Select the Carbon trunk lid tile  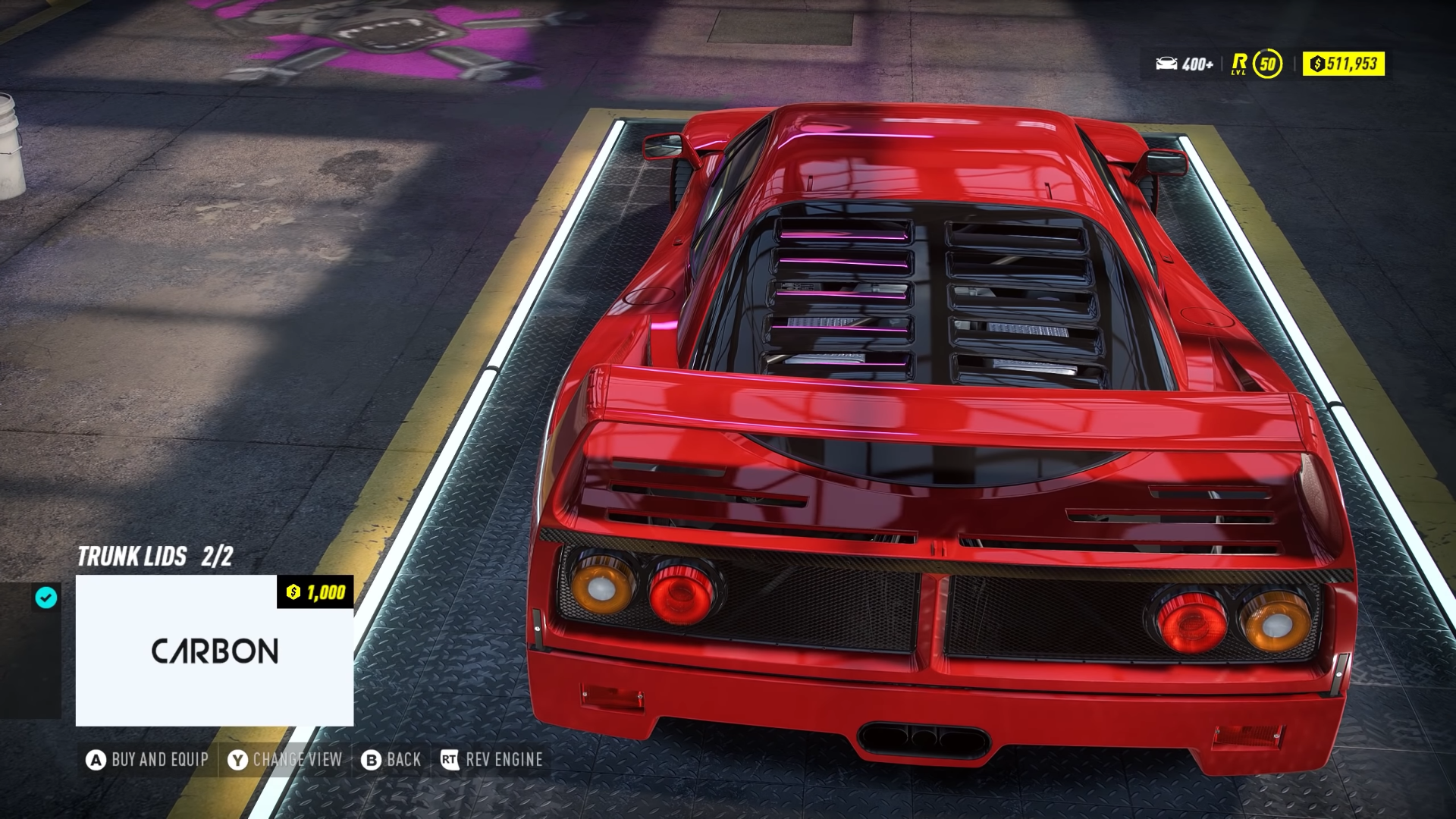[x=215, y=650]
